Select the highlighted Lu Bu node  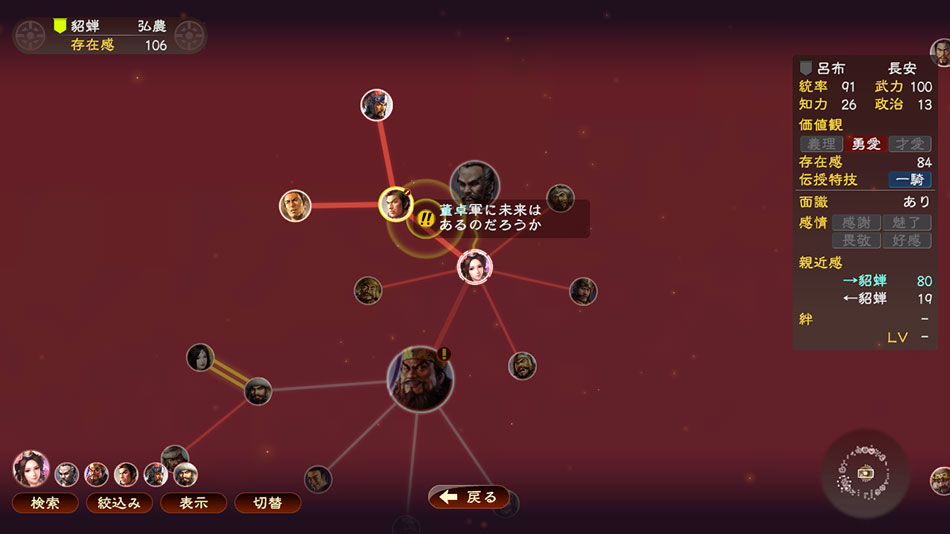coord(396,204)
